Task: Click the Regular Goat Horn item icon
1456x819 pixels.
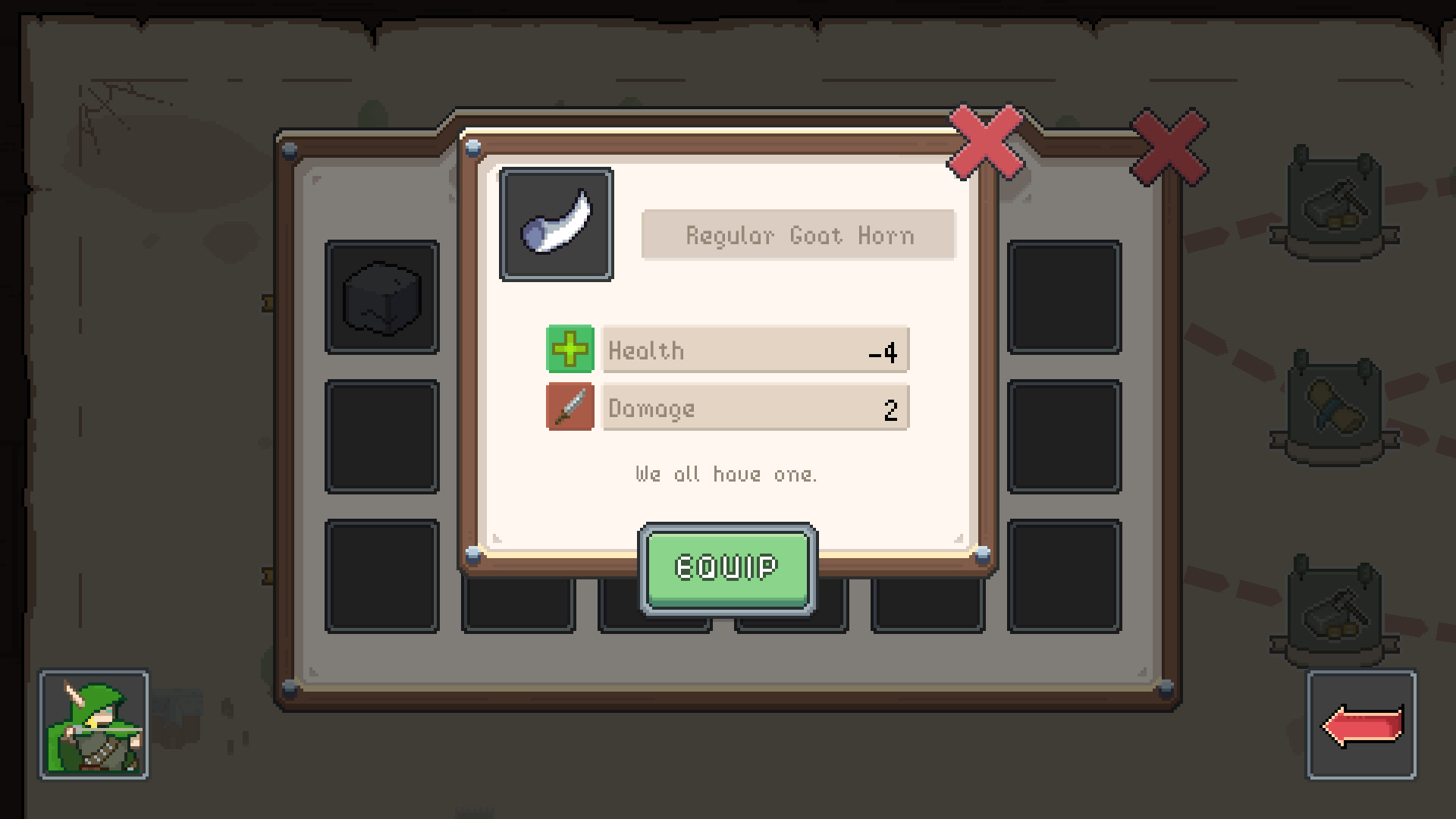Action: point(557,224)
